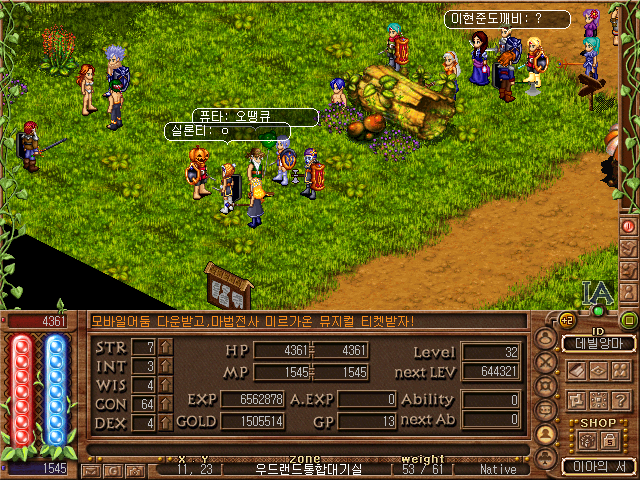The height and width of the screenshot is (480, 640).
Task: Raise the CON stat with its arrow
Action: point(166,404)
